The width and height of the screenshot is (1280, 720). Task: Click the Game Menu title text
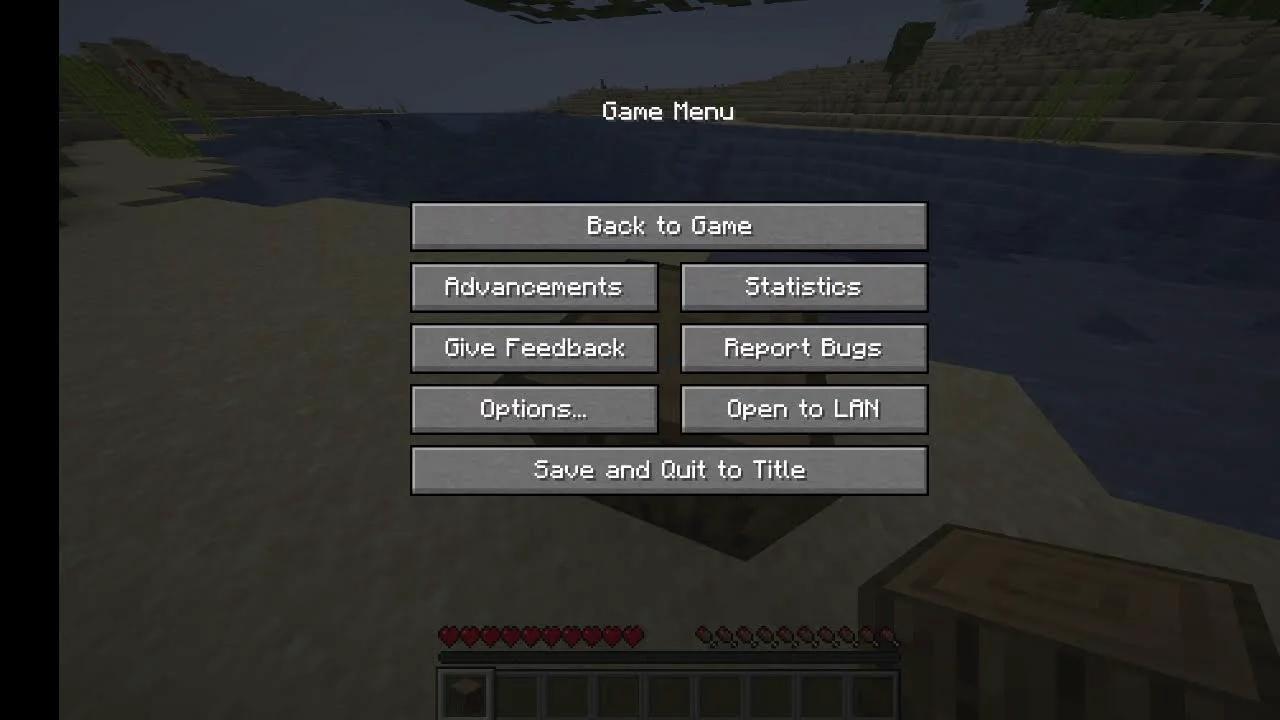coord(669,112)
